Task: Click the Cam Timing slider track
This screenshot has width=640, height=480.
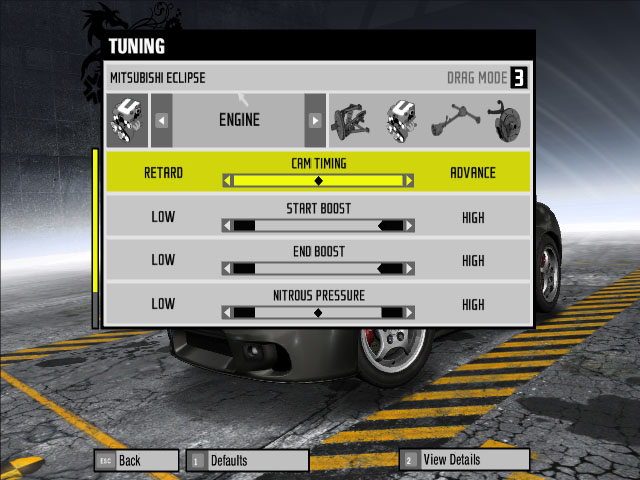Action: [x=318, y=181]
